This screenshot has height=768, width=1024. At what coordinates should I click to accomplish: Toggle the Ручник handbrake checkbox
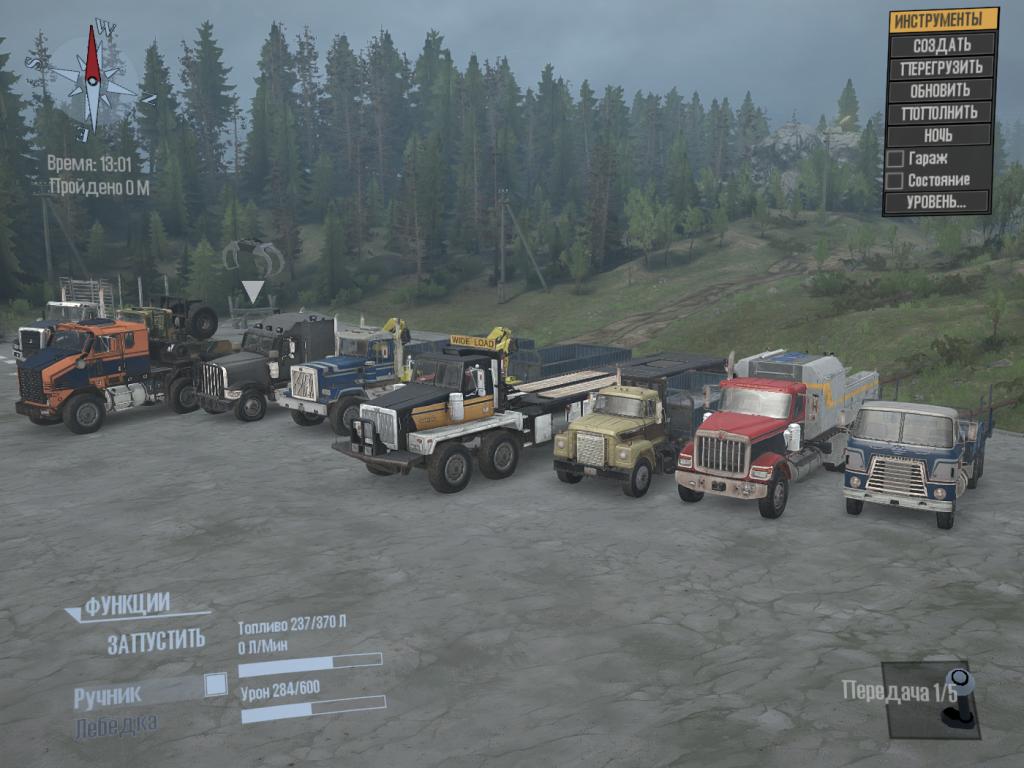tap(215, 684)
